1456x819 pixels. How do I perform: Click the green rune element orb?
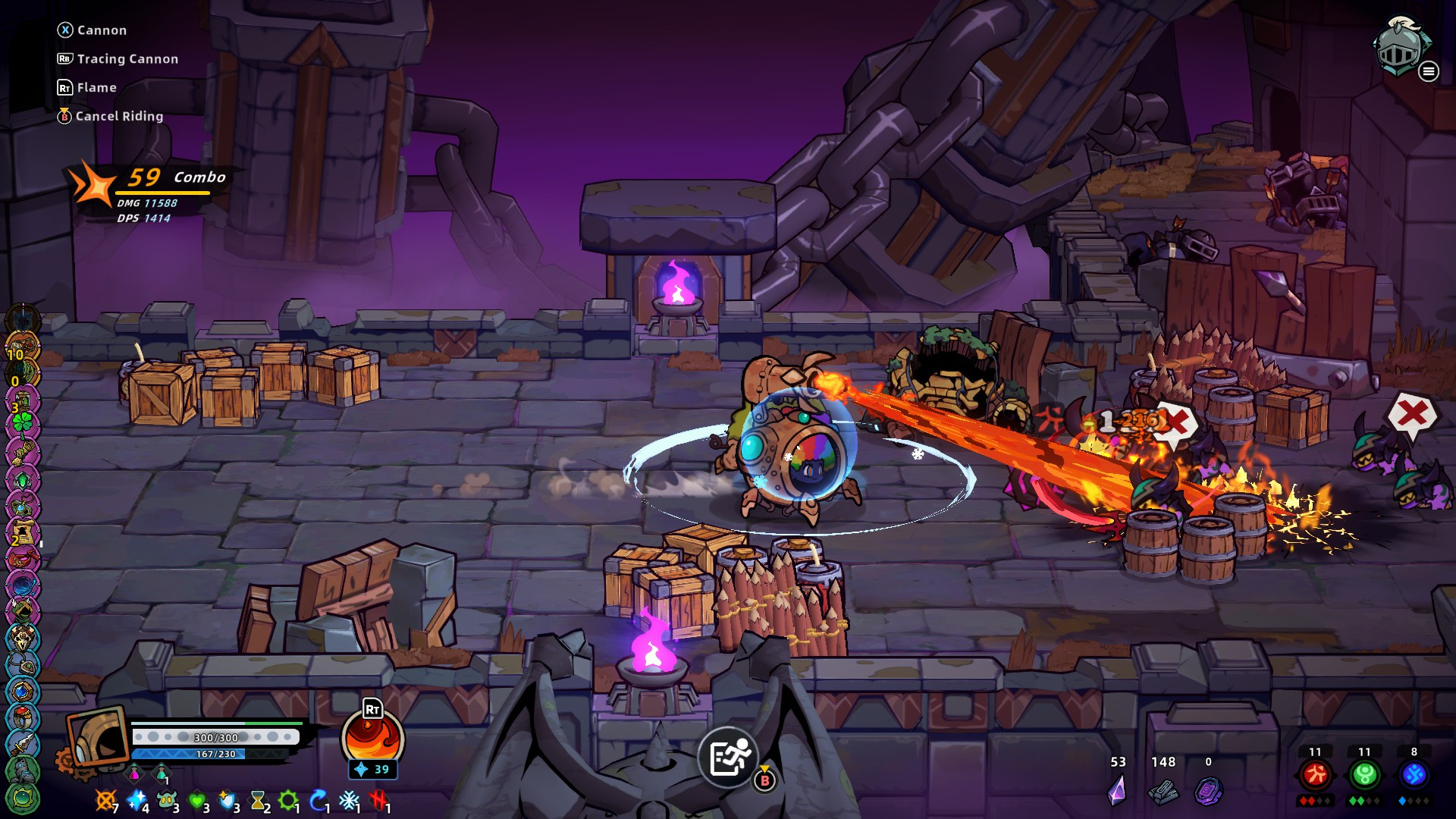tap(1364, 774)
